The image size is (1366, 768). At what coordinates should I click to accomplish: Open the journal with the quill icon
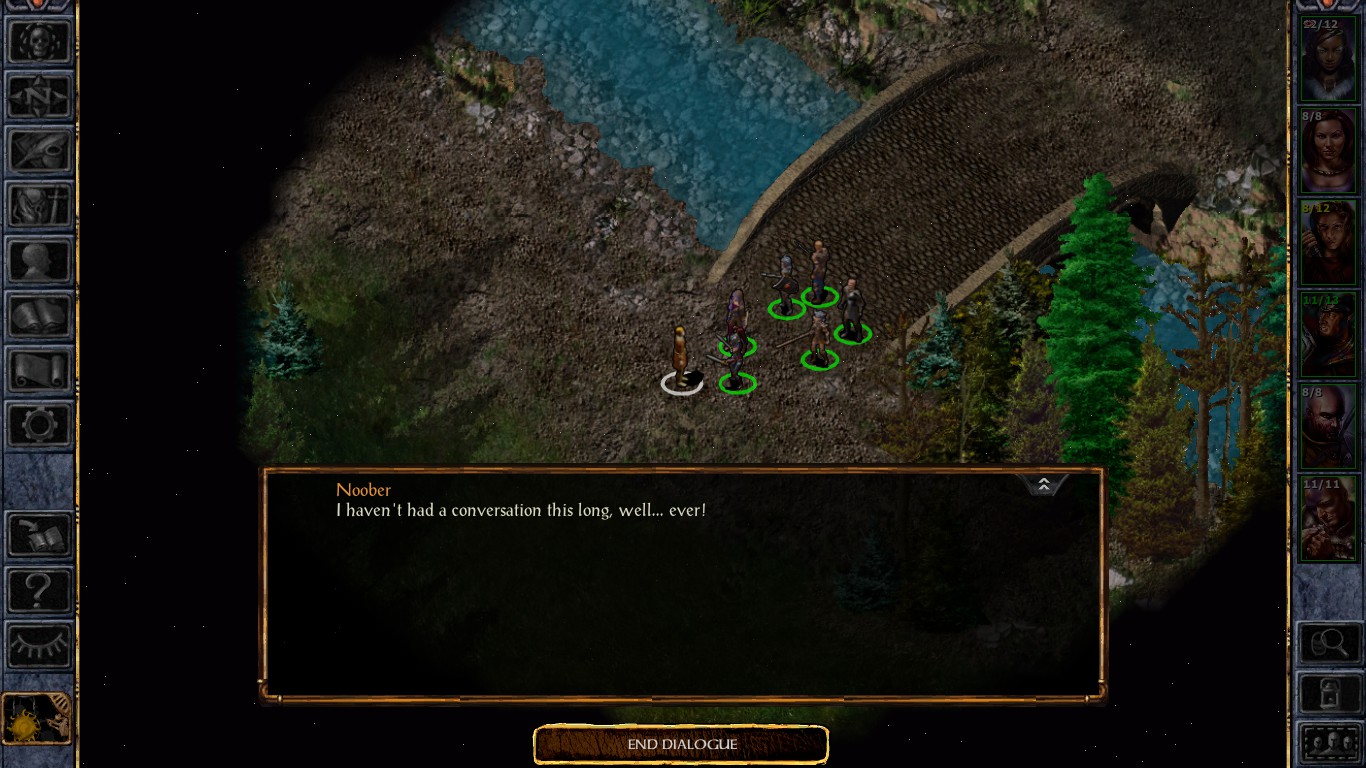click(x=39, y=151)
